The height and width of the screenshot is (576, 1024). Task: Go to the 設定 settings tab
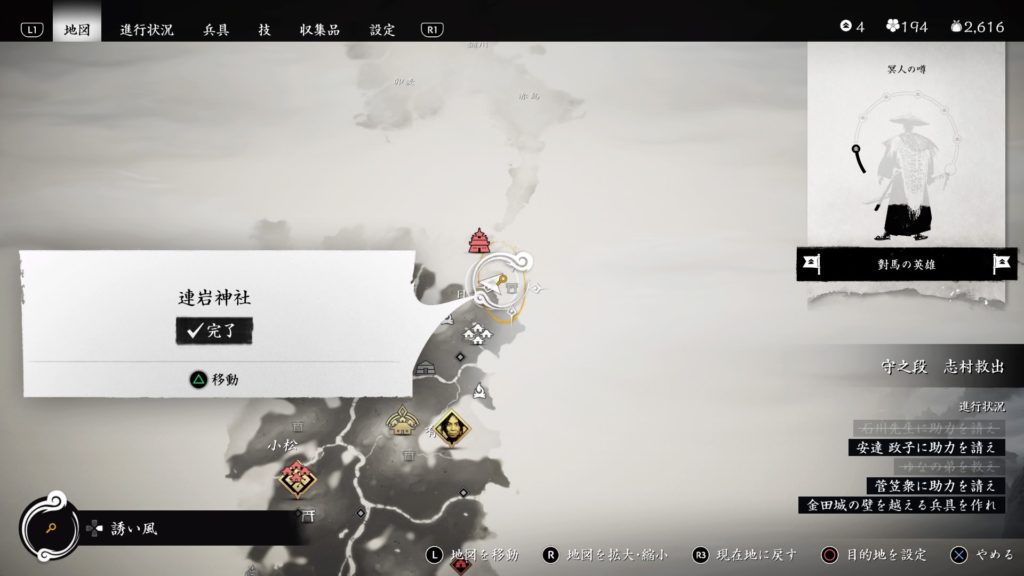[382, 29]
